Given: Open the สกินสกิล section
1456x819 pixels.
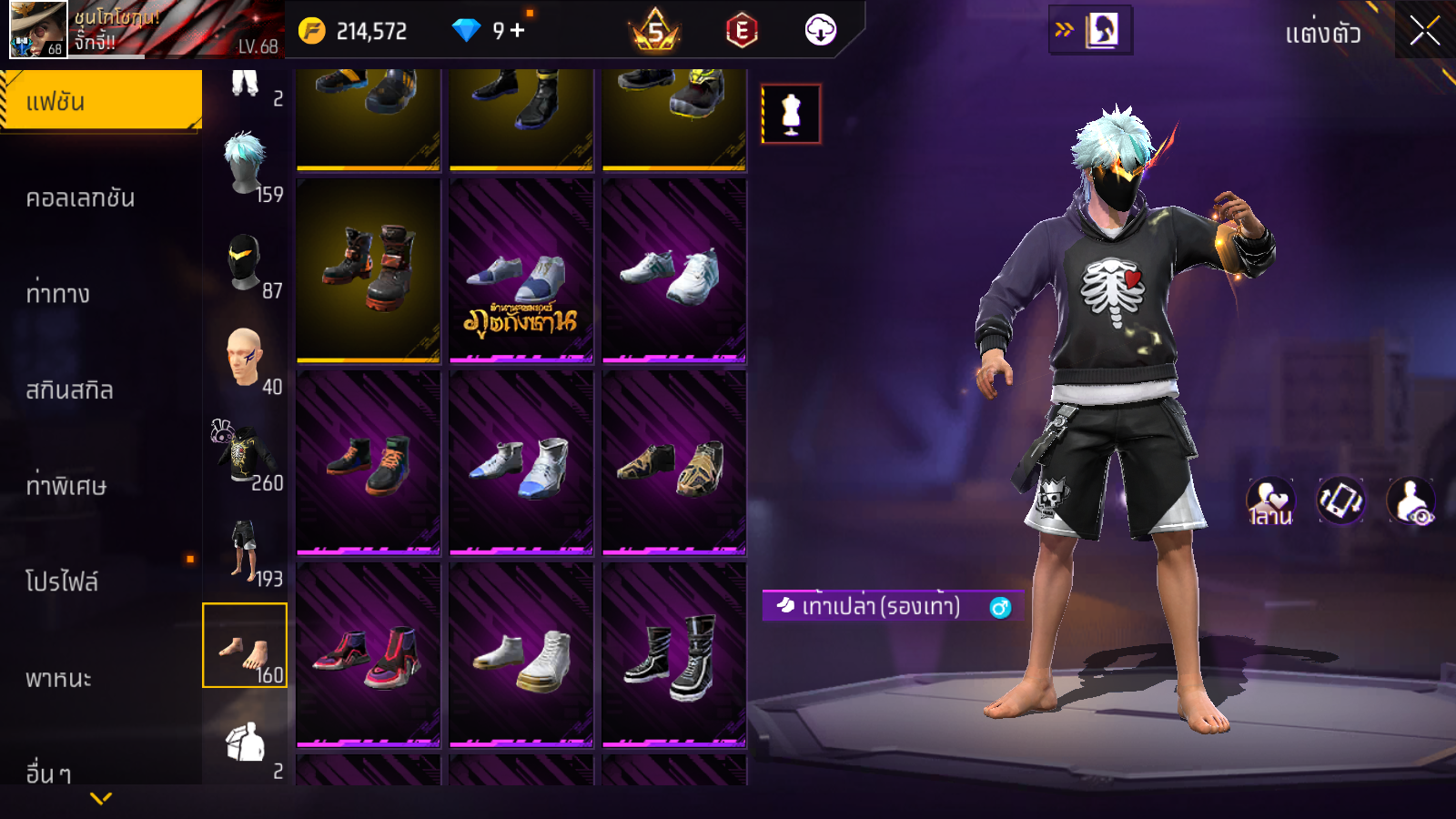Looking at the screenshot, I should pyautogui.click(x=69, y=390).
